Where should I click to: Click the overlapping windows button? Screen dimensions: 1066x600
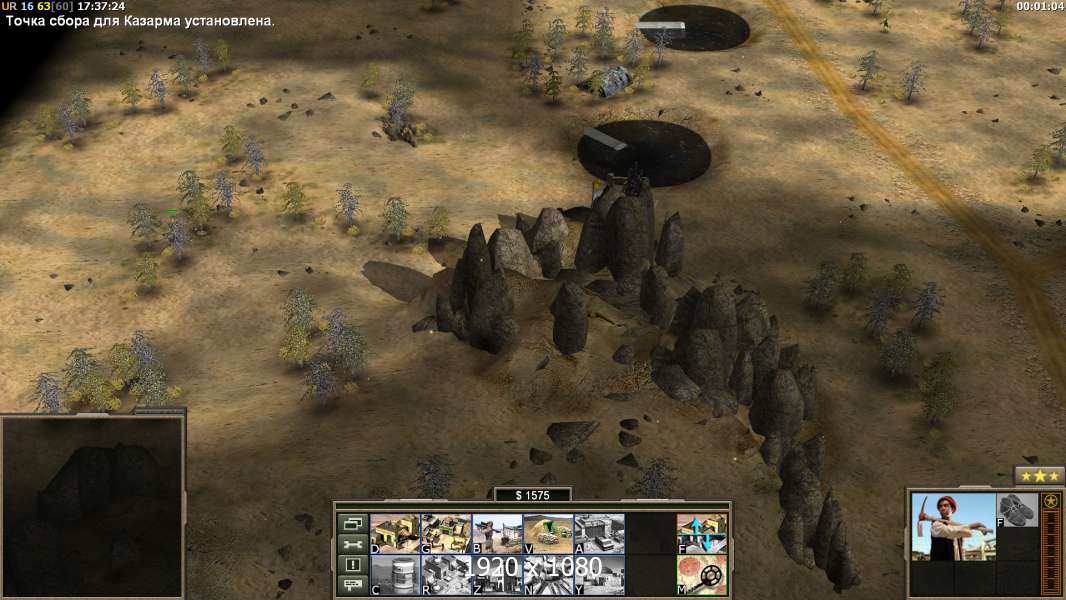(x=353, y=523)
